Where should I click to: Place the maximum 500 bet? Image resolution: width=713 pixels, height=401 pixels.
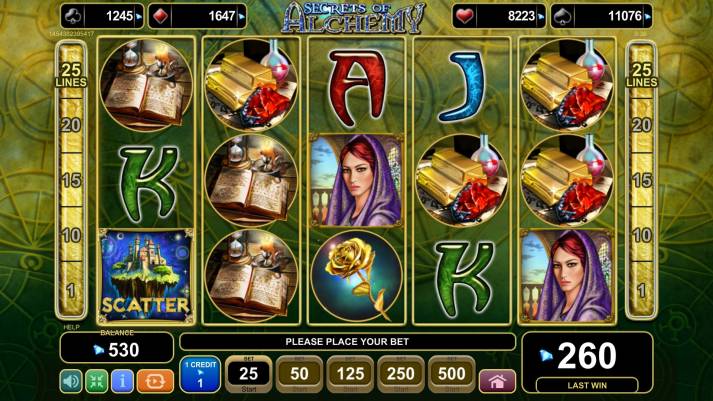[452, 375]
